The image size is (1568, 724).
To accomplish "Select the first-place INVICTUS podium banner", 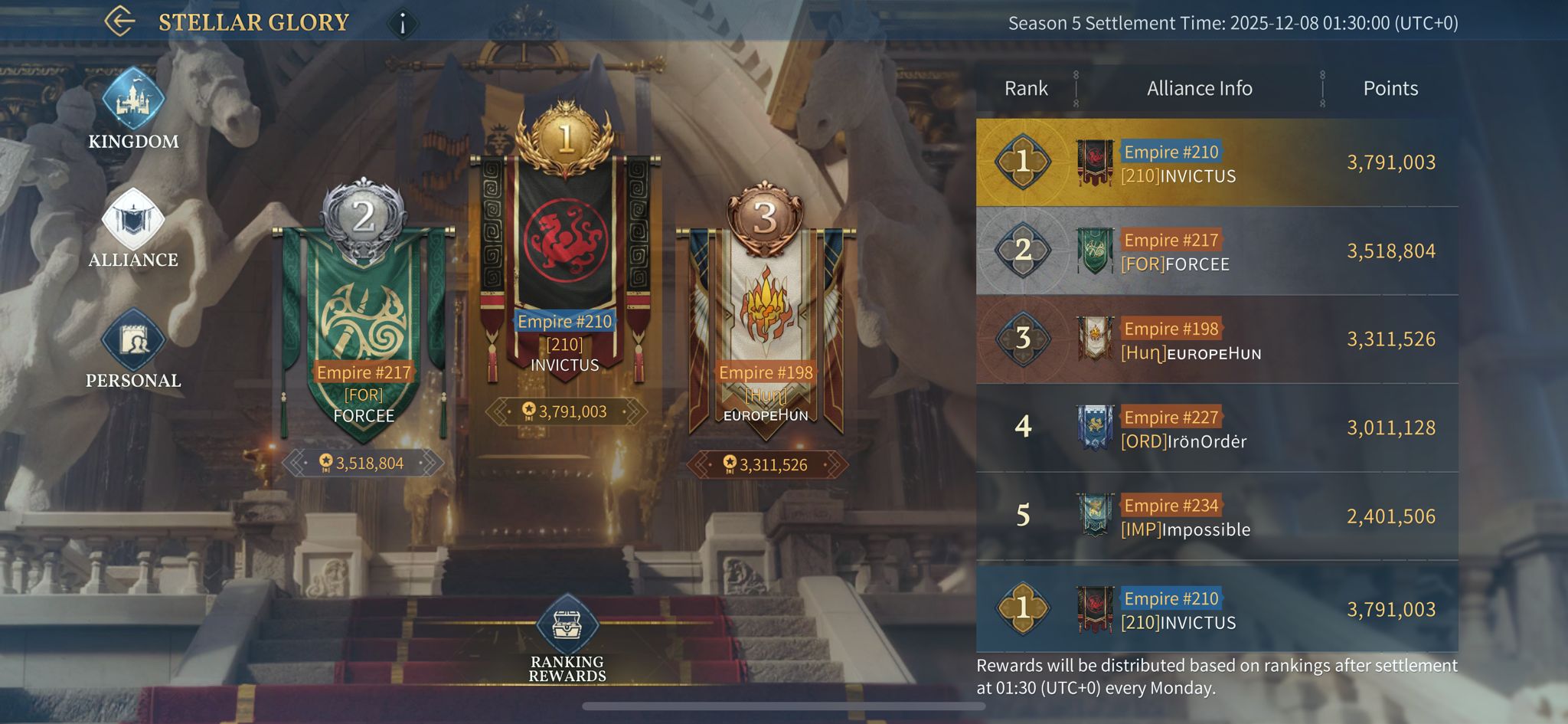I will [x=565, y=260].
